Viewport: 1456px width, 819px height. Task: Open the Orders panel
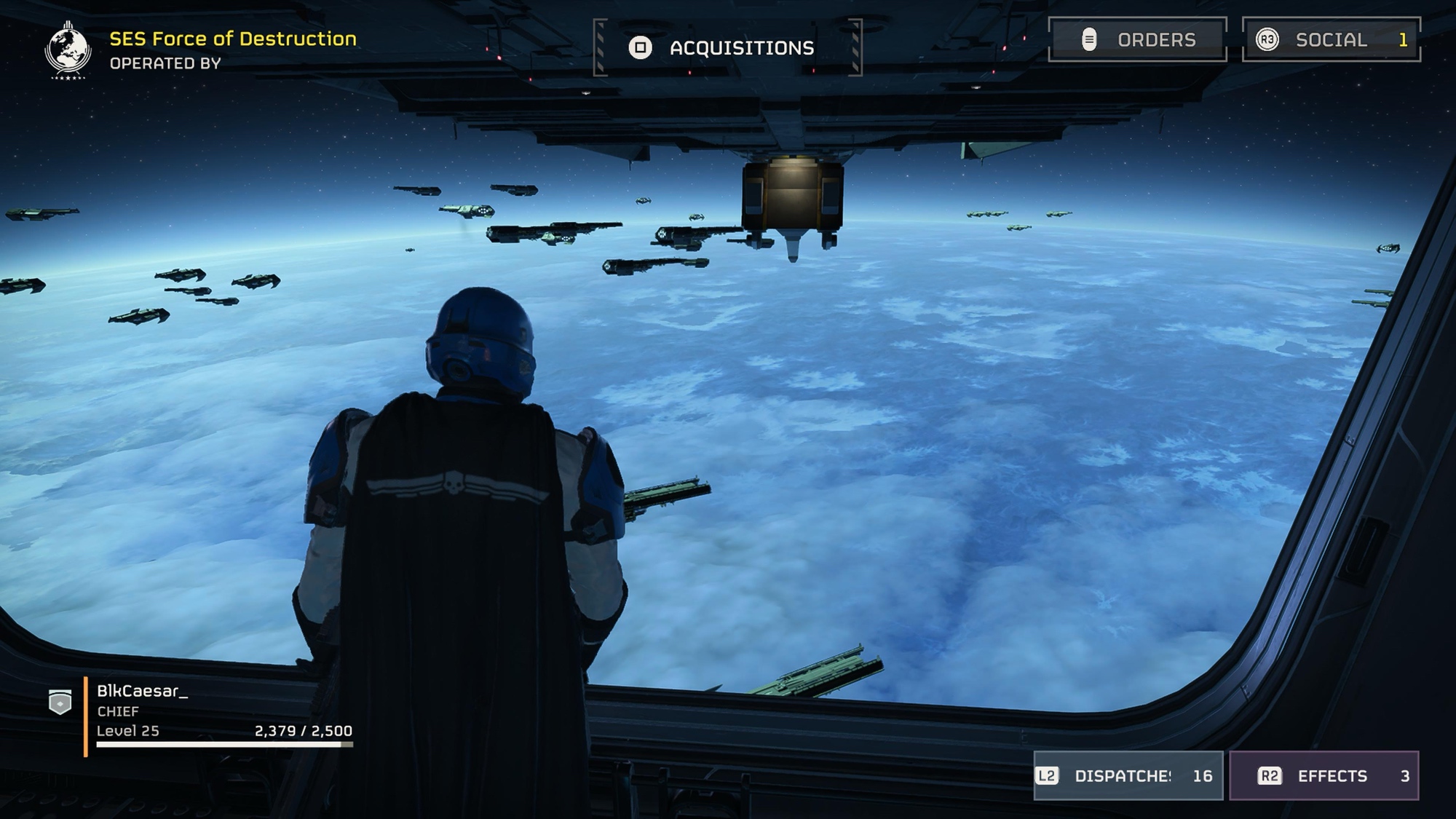click(1137, 39)
